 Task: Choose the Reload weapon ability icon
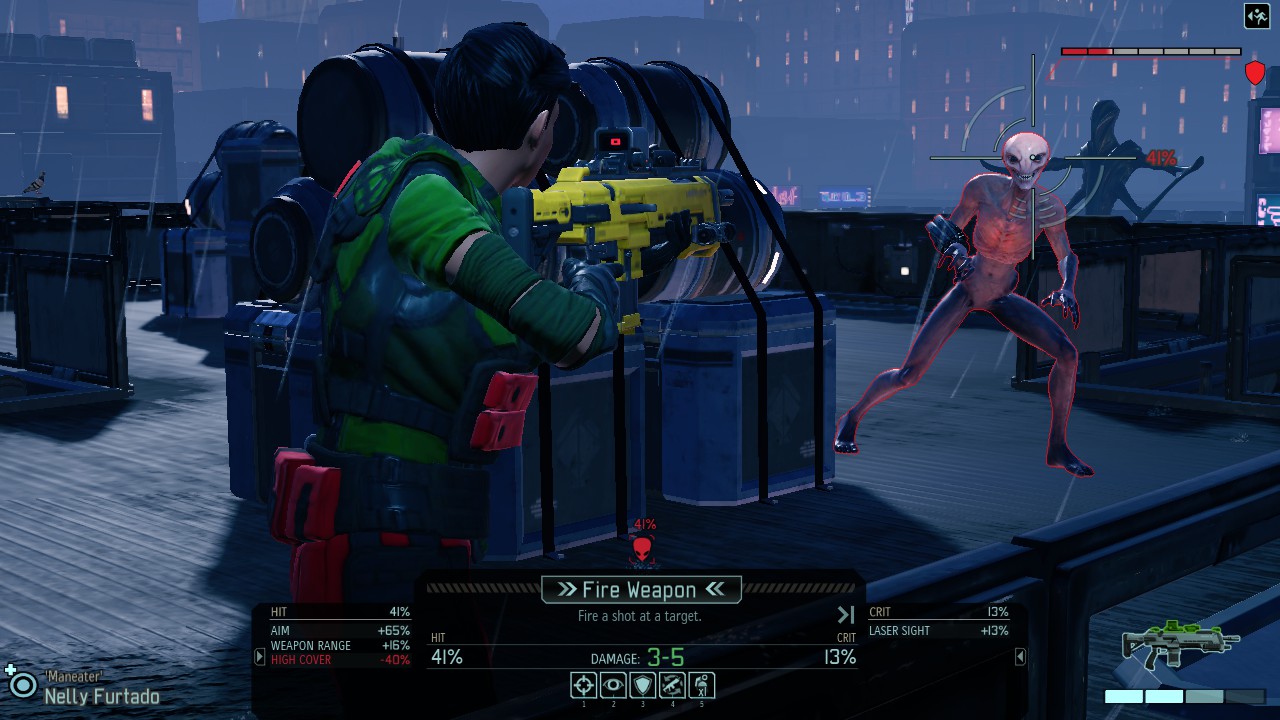(672, 685)
